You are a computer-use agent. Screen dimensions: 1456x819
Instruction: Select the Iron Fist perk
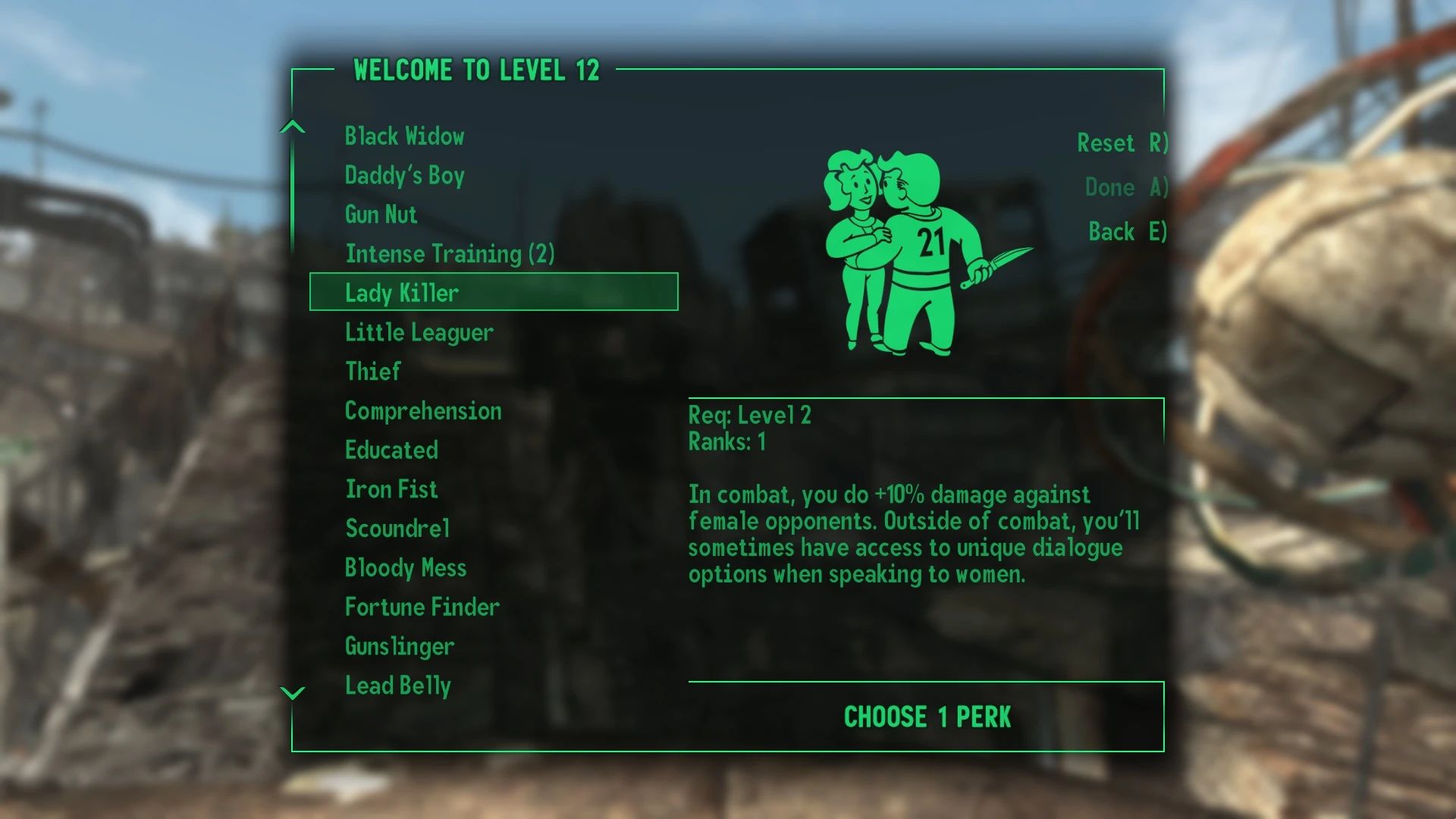pos(391,489)
